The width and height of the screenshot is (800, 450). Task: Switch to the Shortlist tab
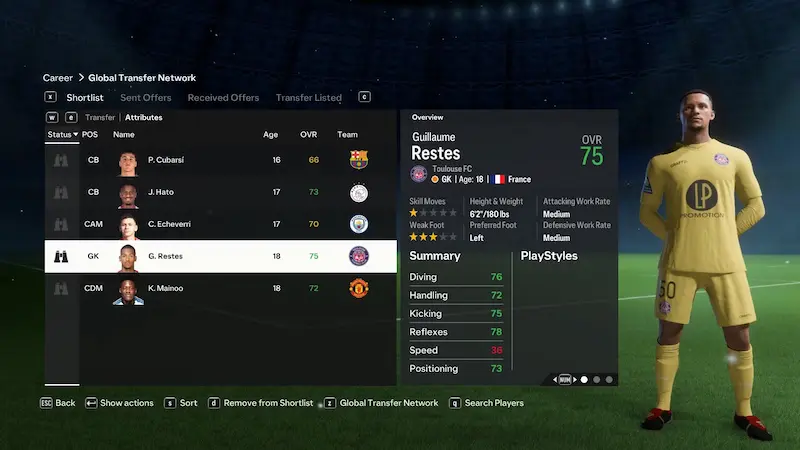coord(85,98)
